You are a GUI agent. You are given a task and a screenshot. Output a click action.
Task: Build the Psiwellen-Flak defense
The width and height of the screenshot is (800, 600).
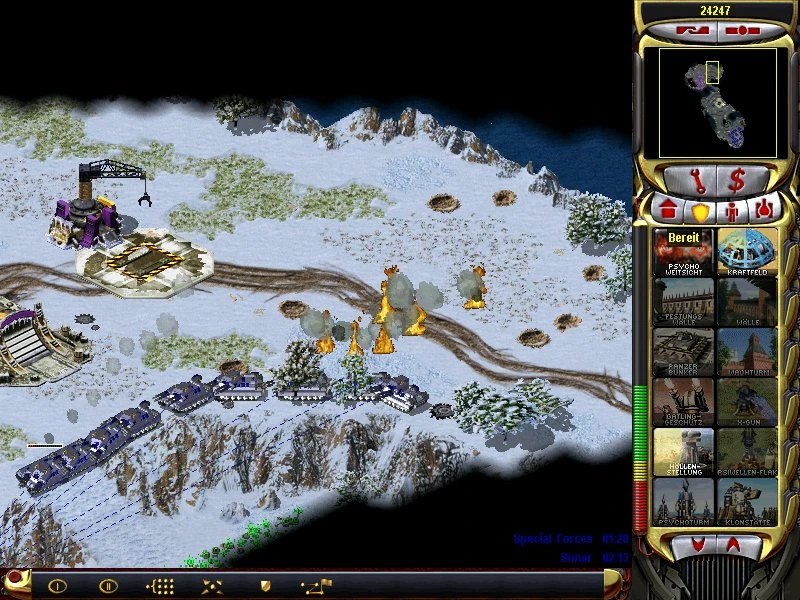(x=747, y=453)
